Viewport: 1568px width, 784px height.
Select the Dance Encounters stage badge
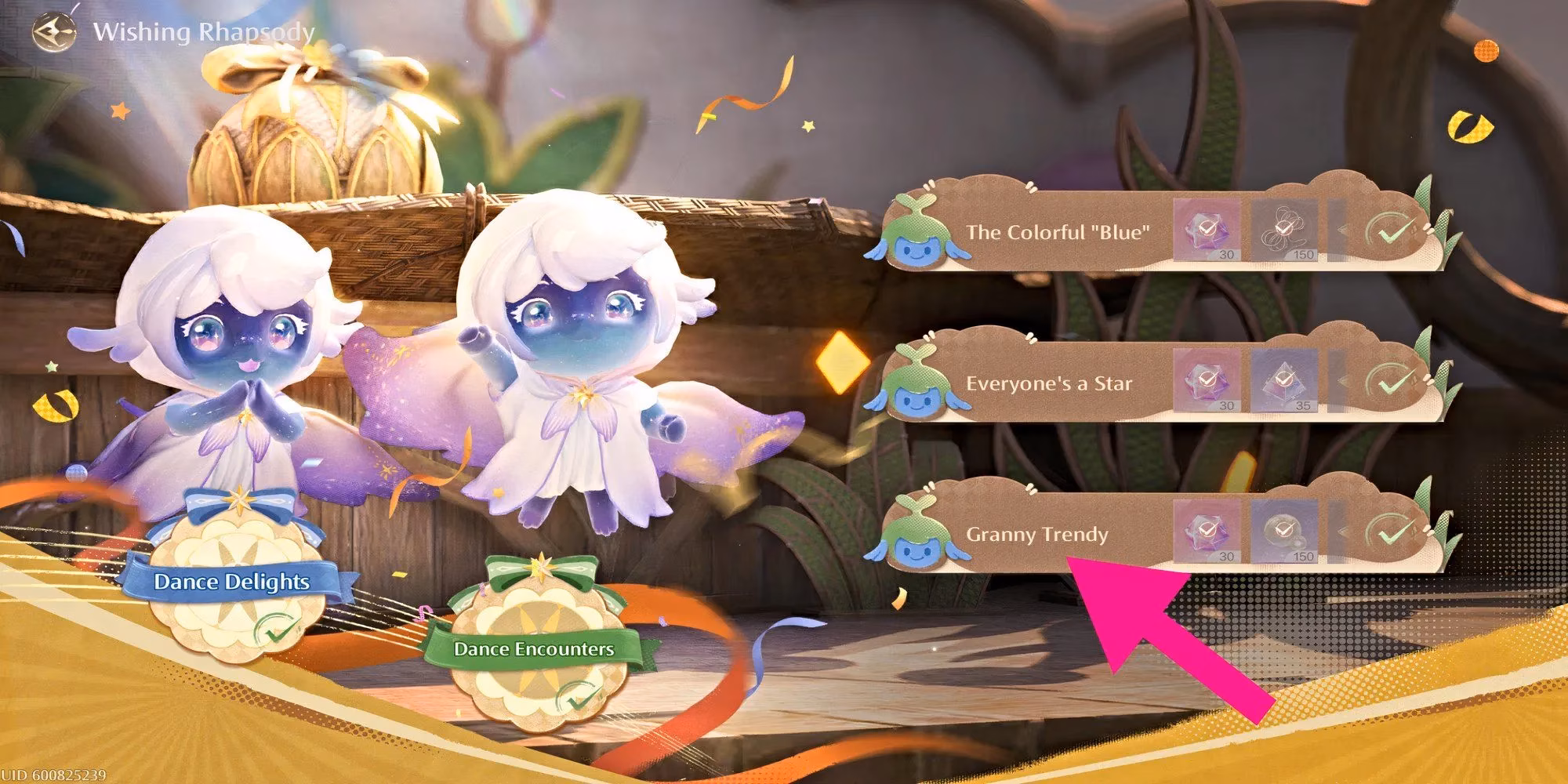pos(534,649)
